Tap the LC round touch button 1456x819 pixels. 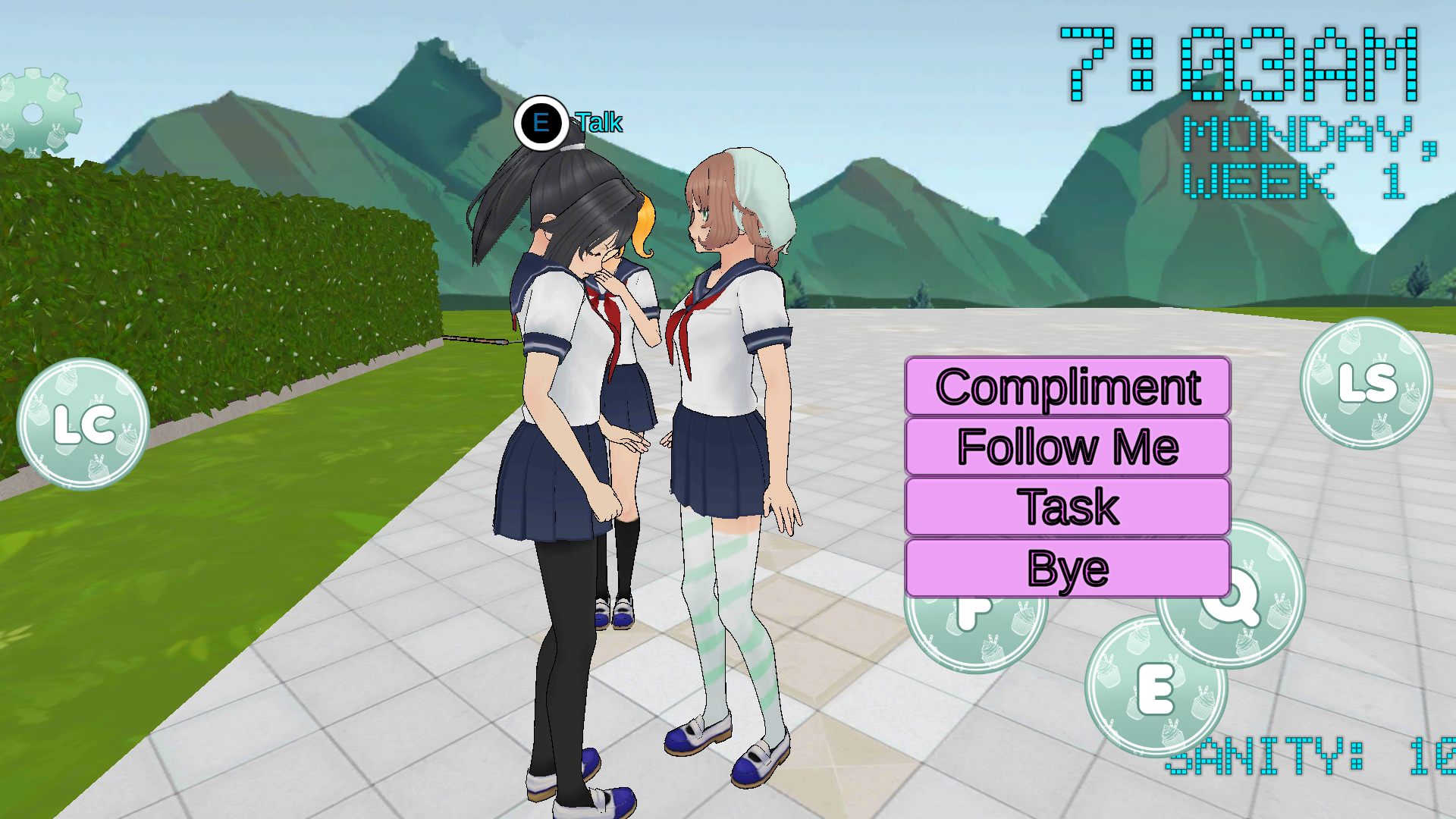click(x=83, y=425)
